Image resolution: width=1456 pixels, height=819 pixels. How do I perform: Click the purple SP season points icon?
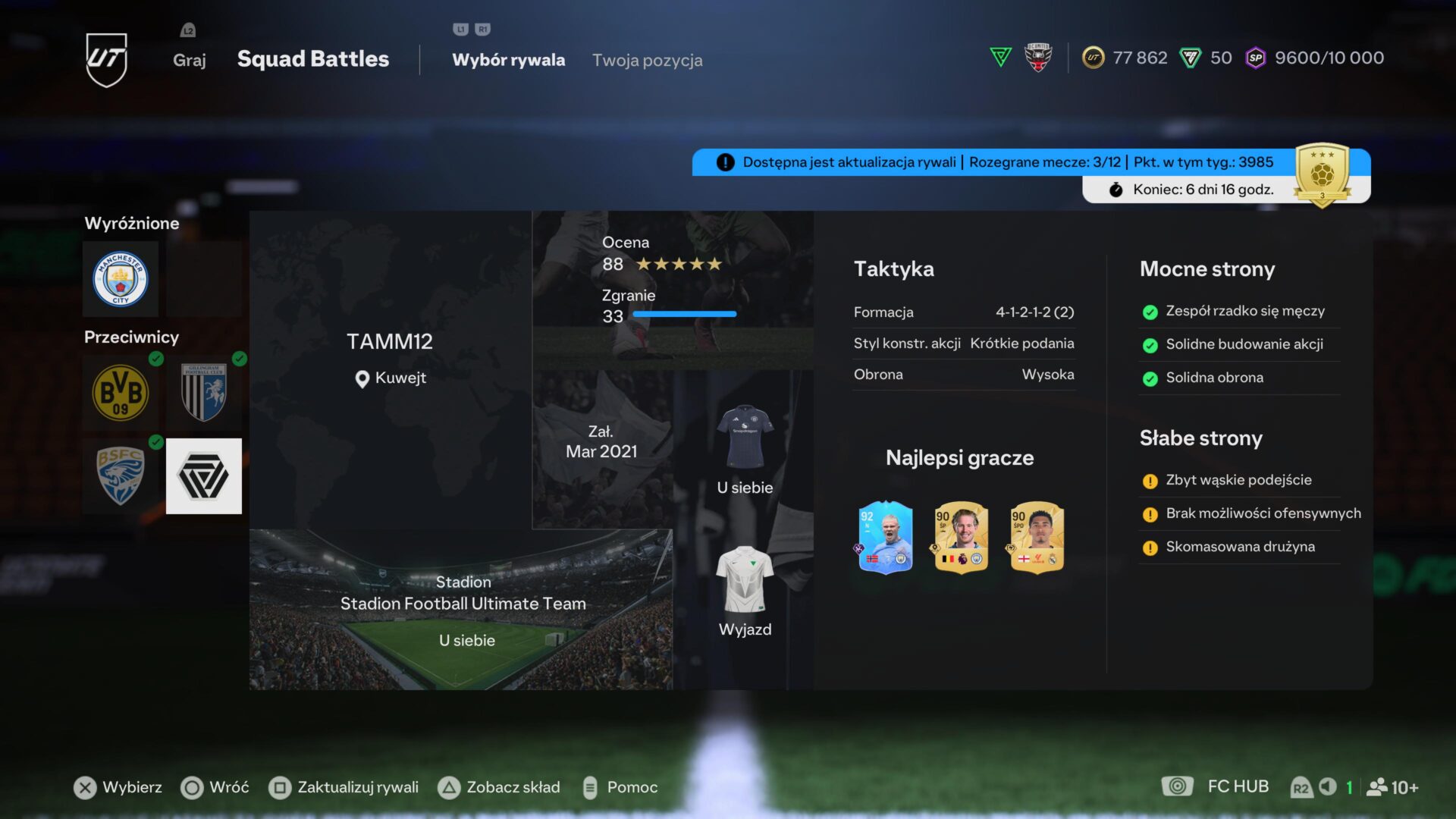(1255, 58)
